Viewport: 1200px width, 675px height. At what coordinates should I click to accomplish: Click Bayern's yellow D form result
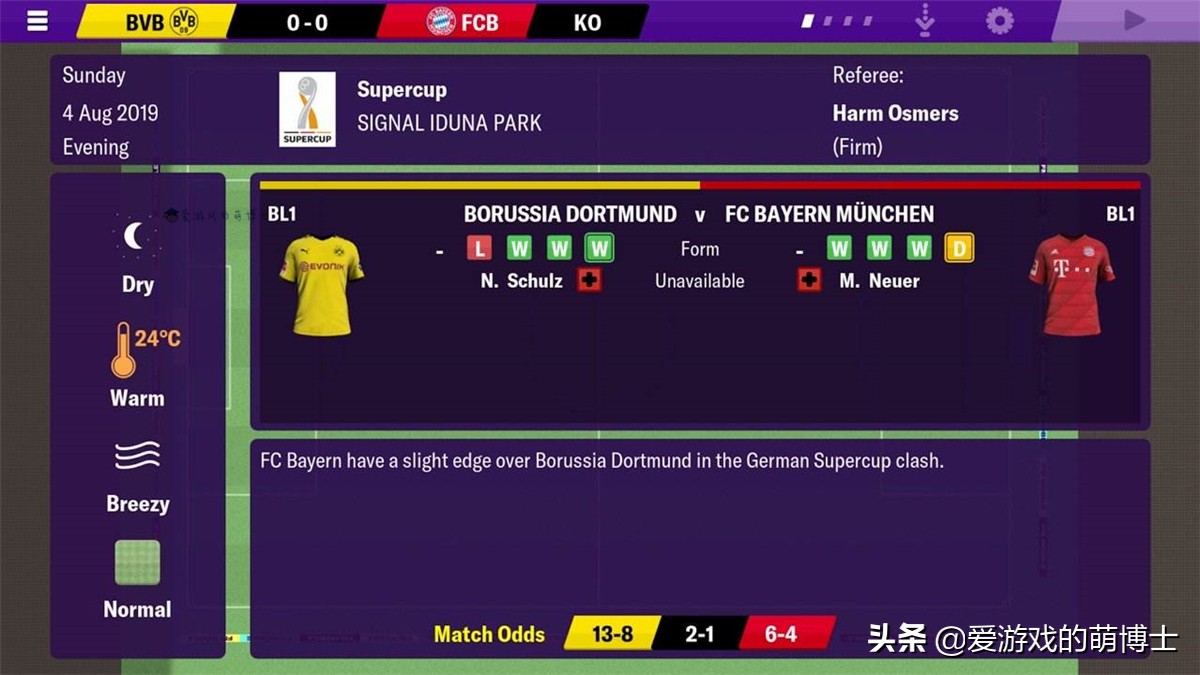coord(958,248)
